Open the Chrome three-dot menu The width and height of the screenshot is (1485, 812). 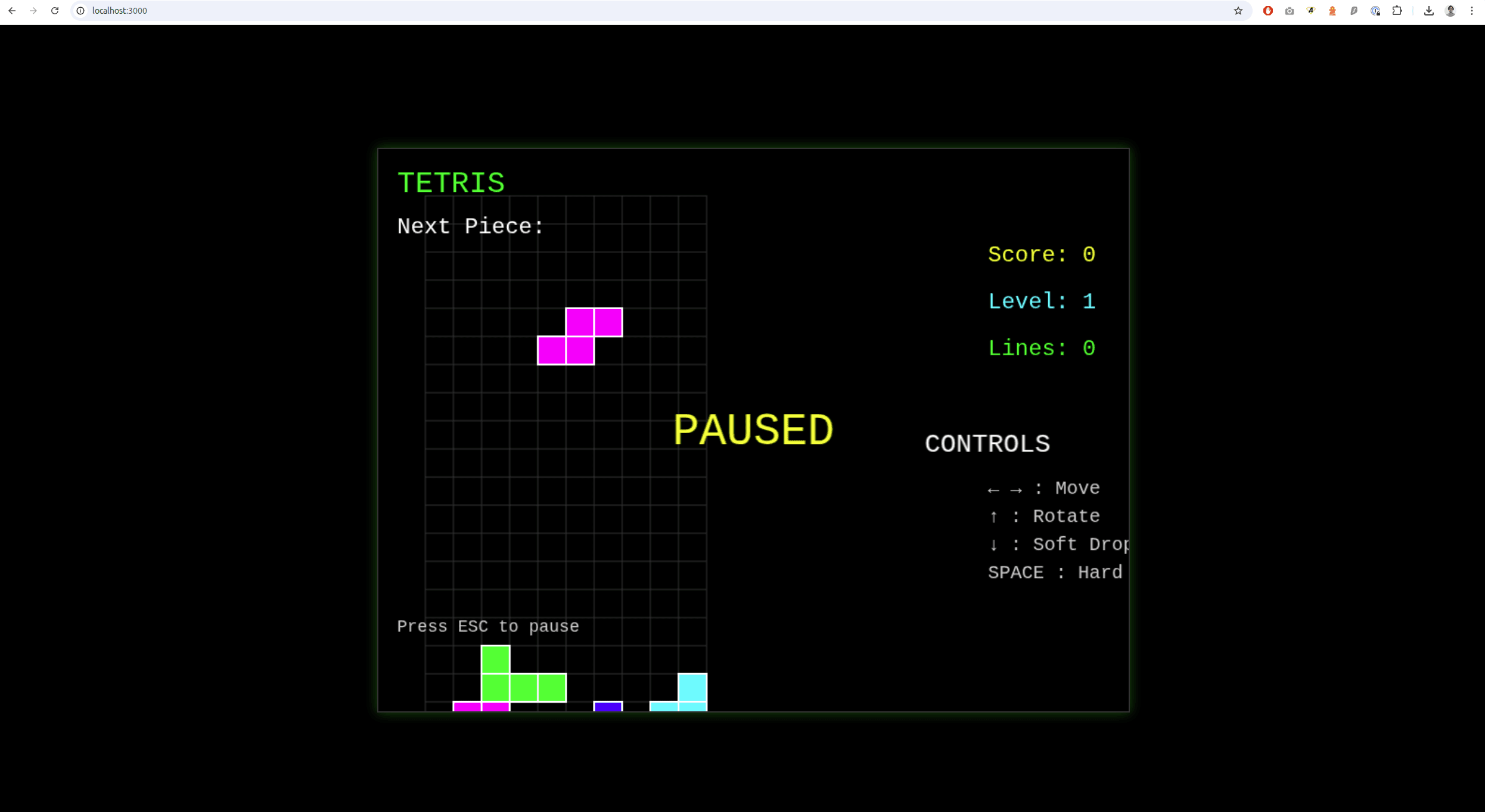click(x=1471, y=11)
